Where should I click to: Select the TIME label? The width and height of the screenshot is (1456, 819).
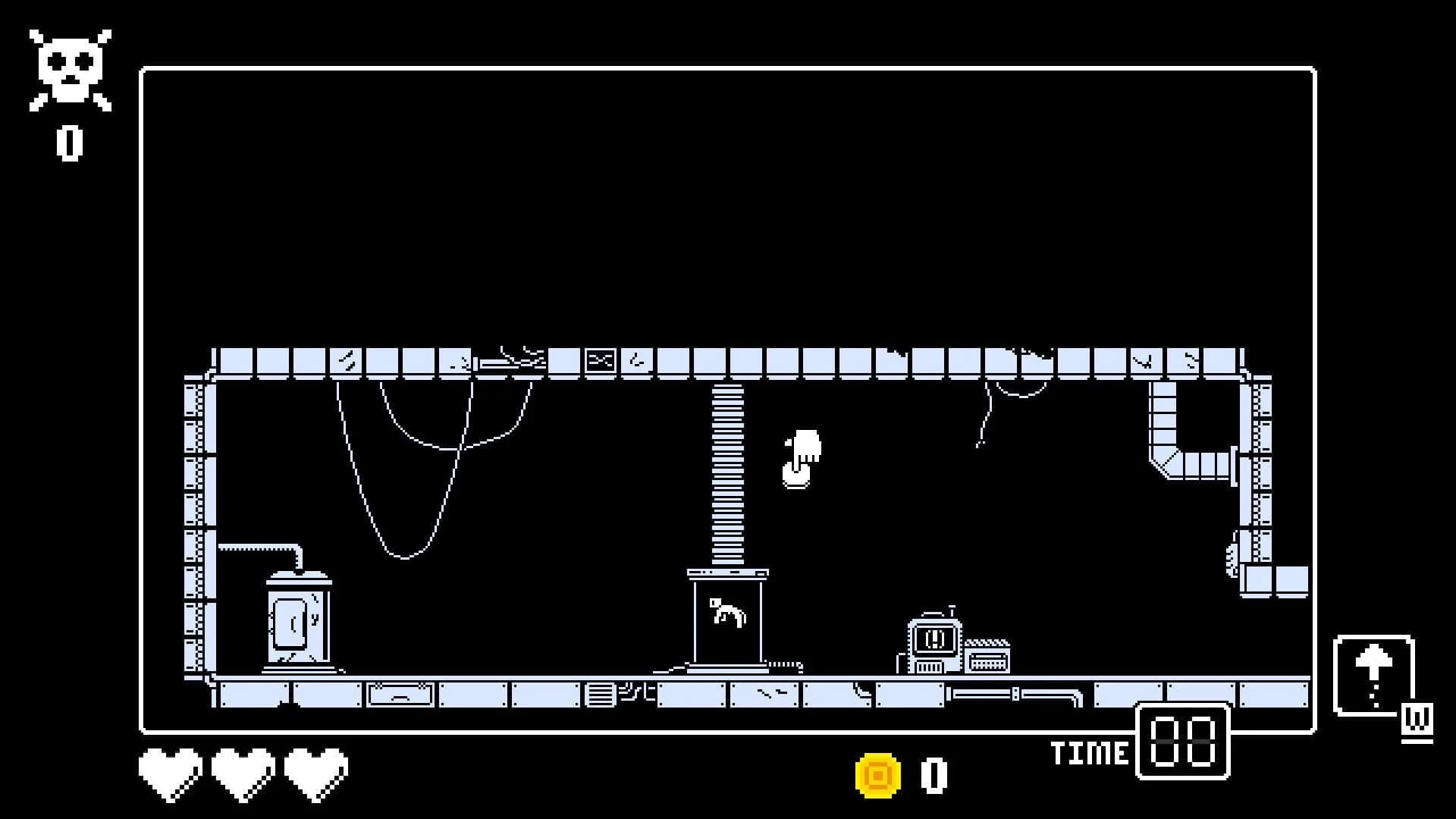(x=1090, y=753)
